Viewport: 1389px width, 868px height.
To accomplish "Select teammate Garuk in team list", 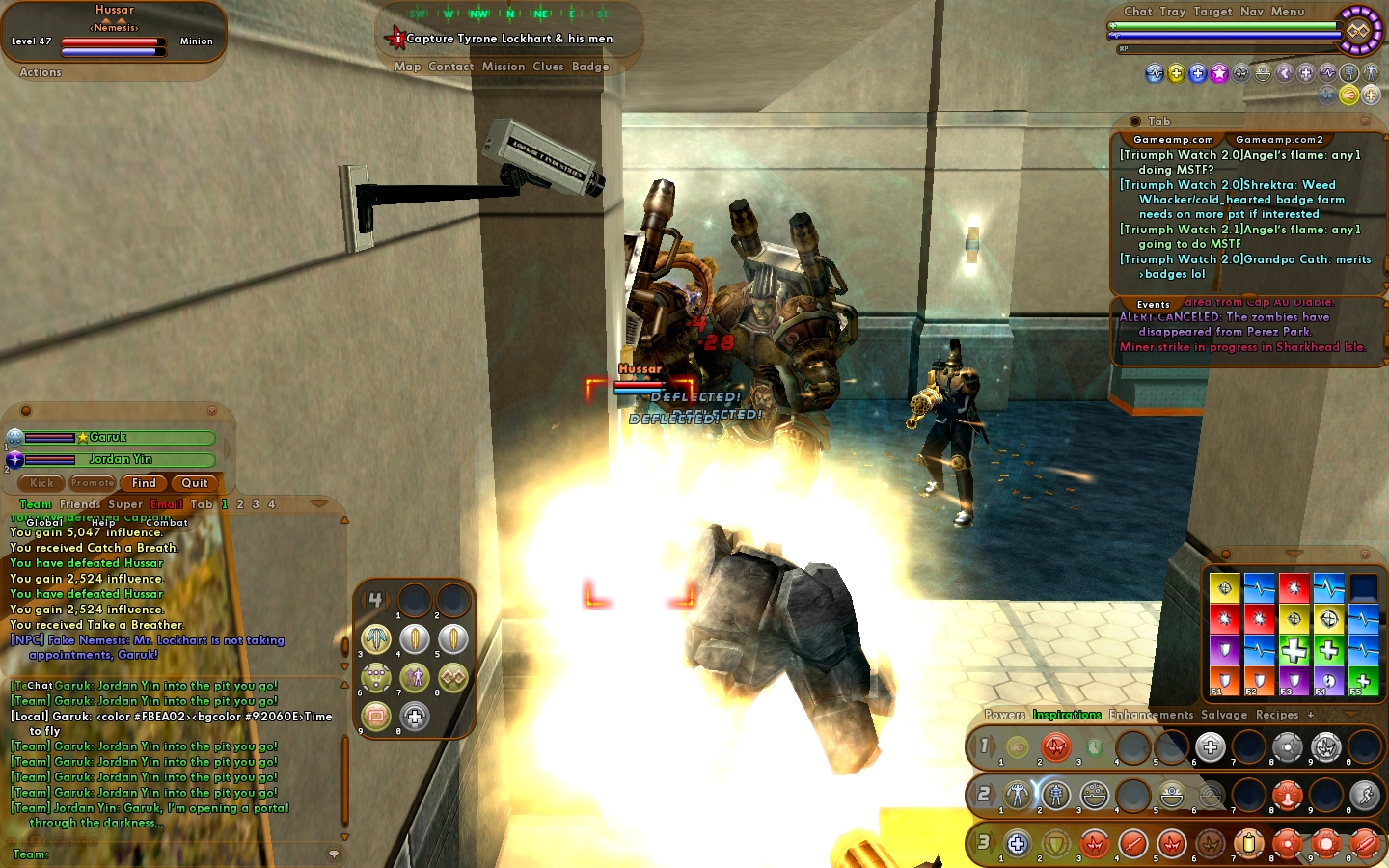I will click(108, 438).
